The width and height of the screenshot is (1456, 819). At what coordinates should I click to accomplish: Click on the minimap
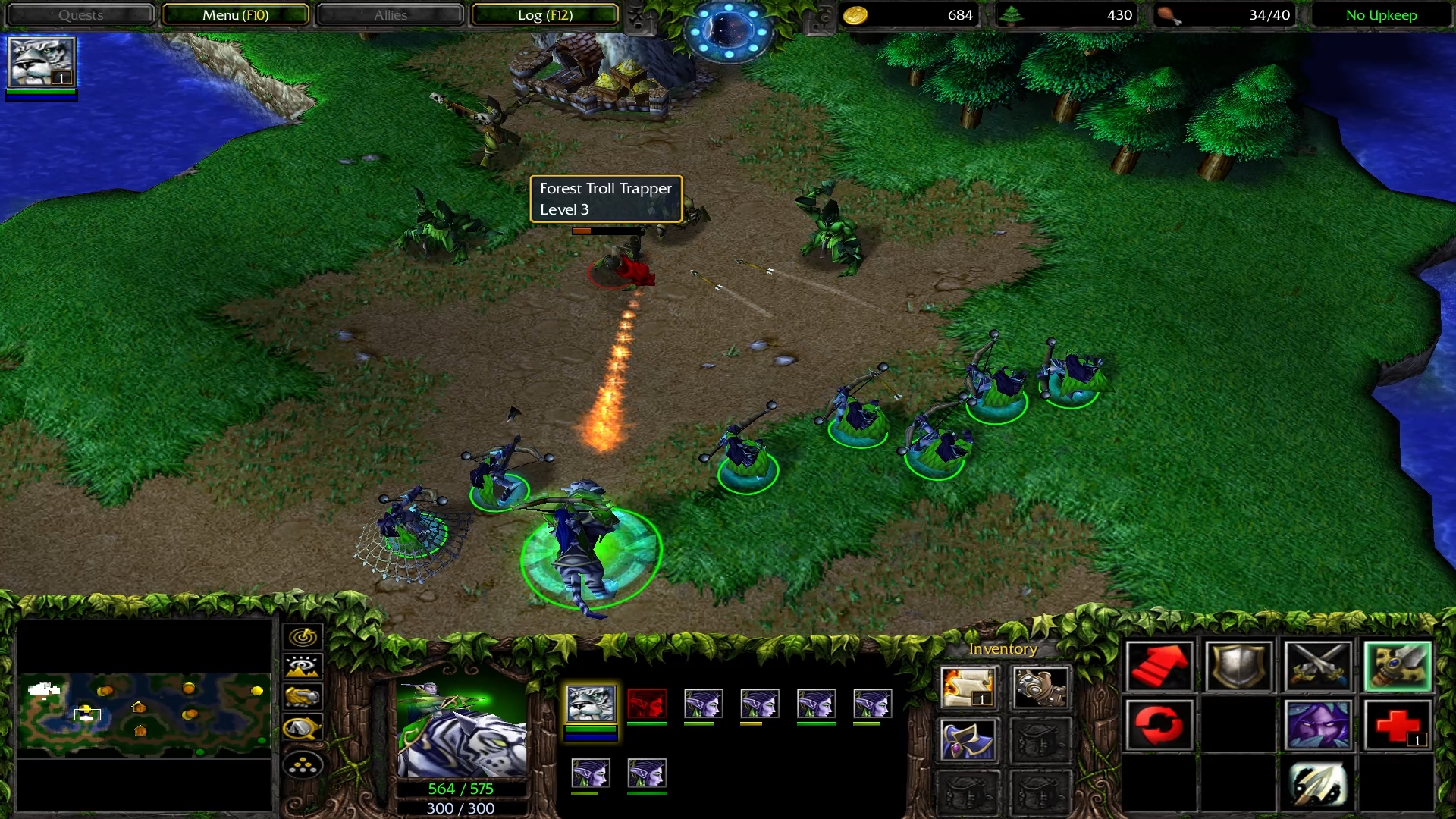pyautogui.click(x=144, y=714)
